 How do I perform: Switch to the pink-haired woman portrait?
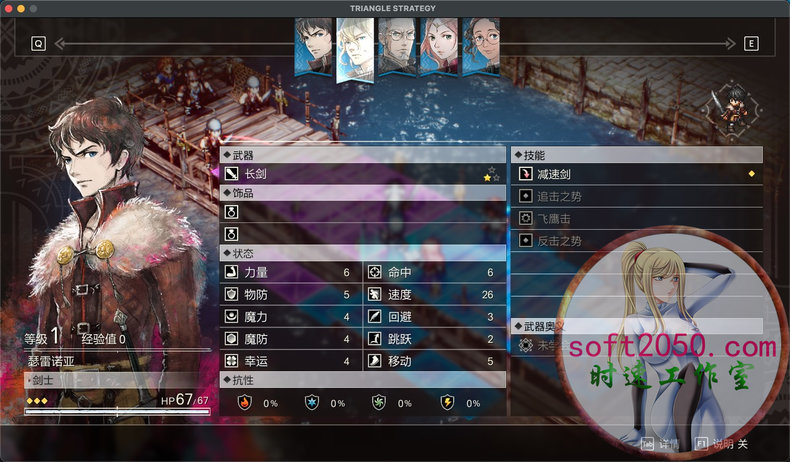[x=439, y=47]
